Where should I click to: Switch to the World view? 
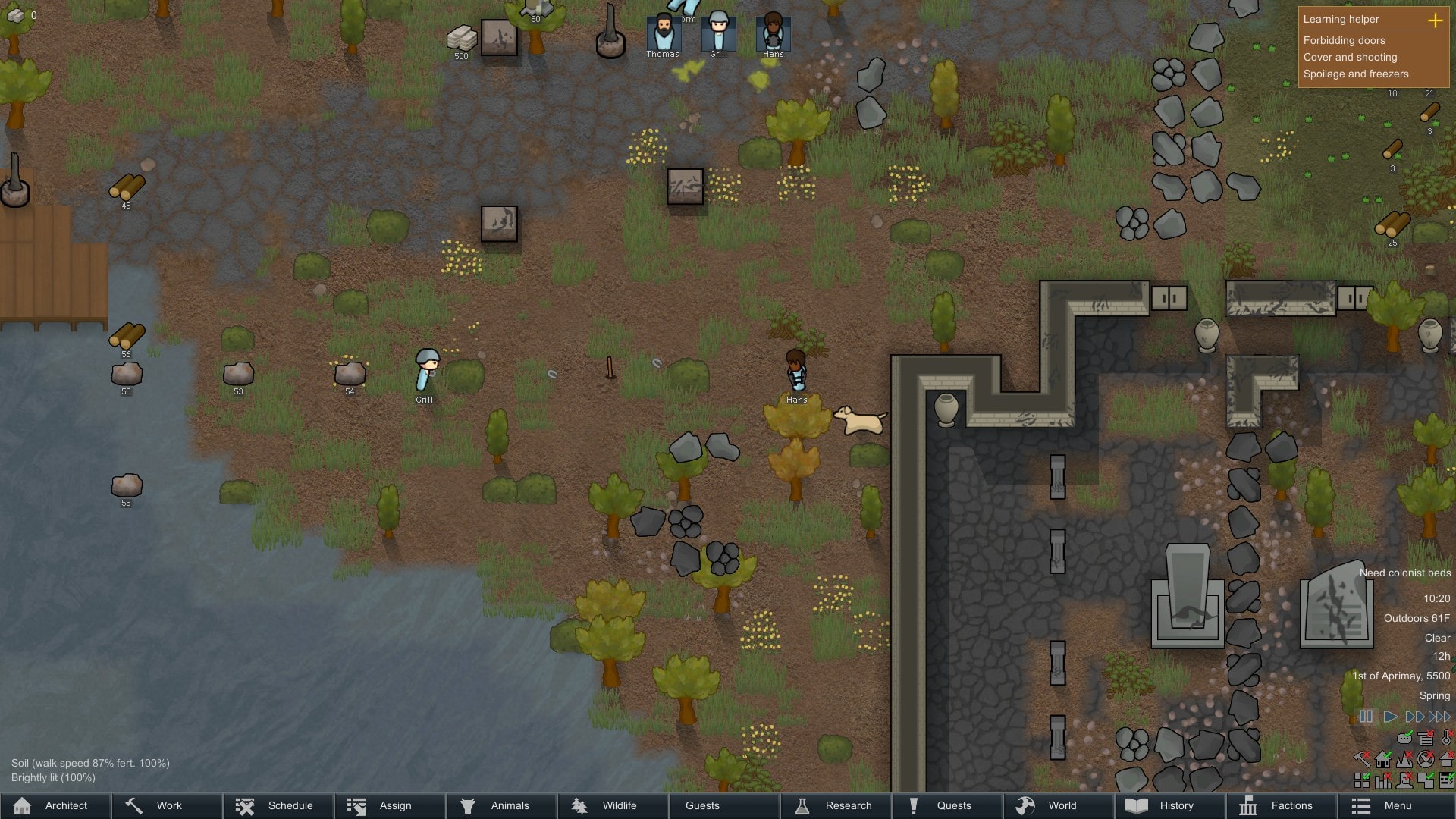[1058, 805]
